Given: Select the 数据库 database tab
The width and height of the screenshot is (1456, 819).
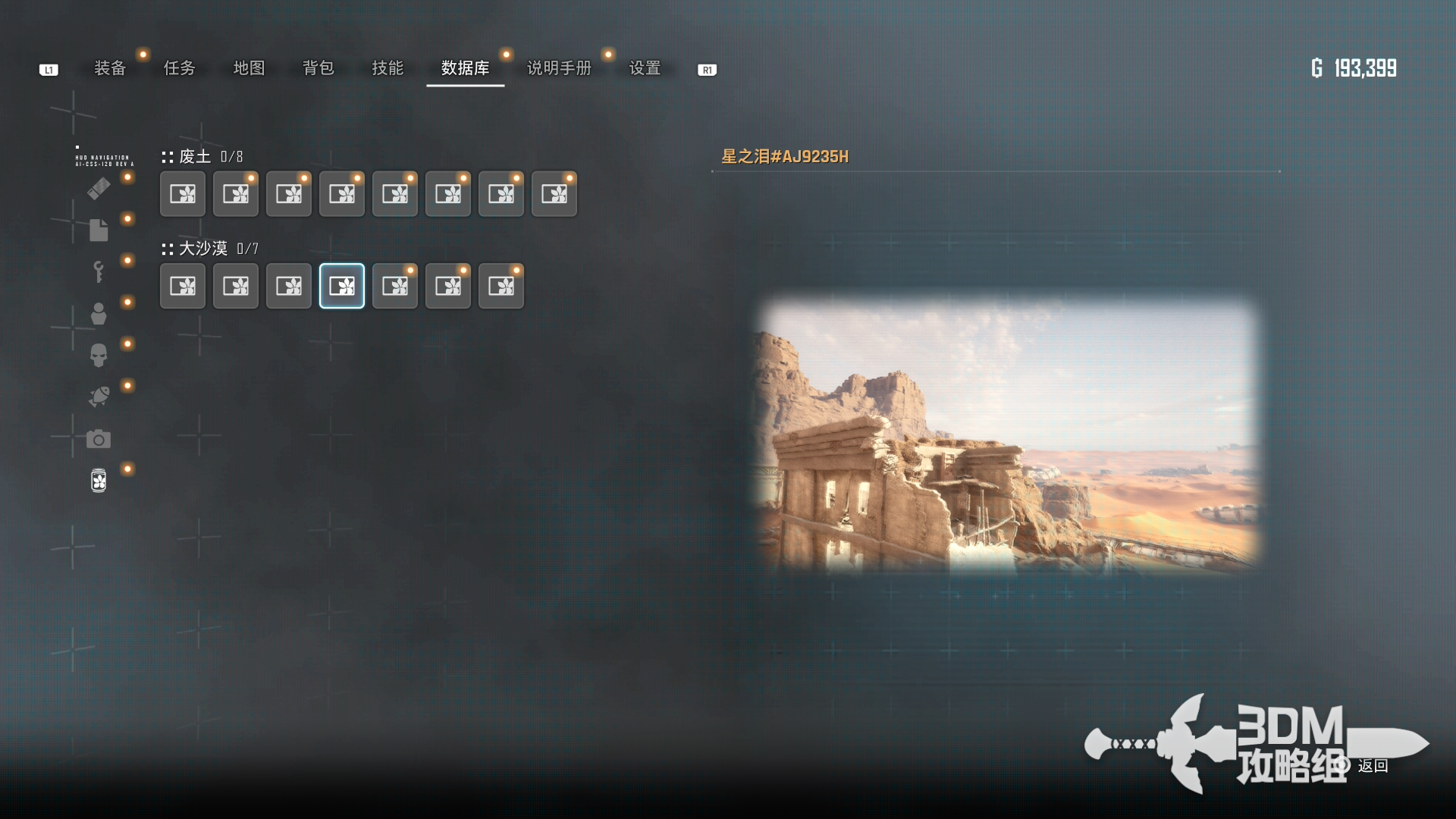Looking at the screenshot, I should pyautogui.click(x=465, y=68).
